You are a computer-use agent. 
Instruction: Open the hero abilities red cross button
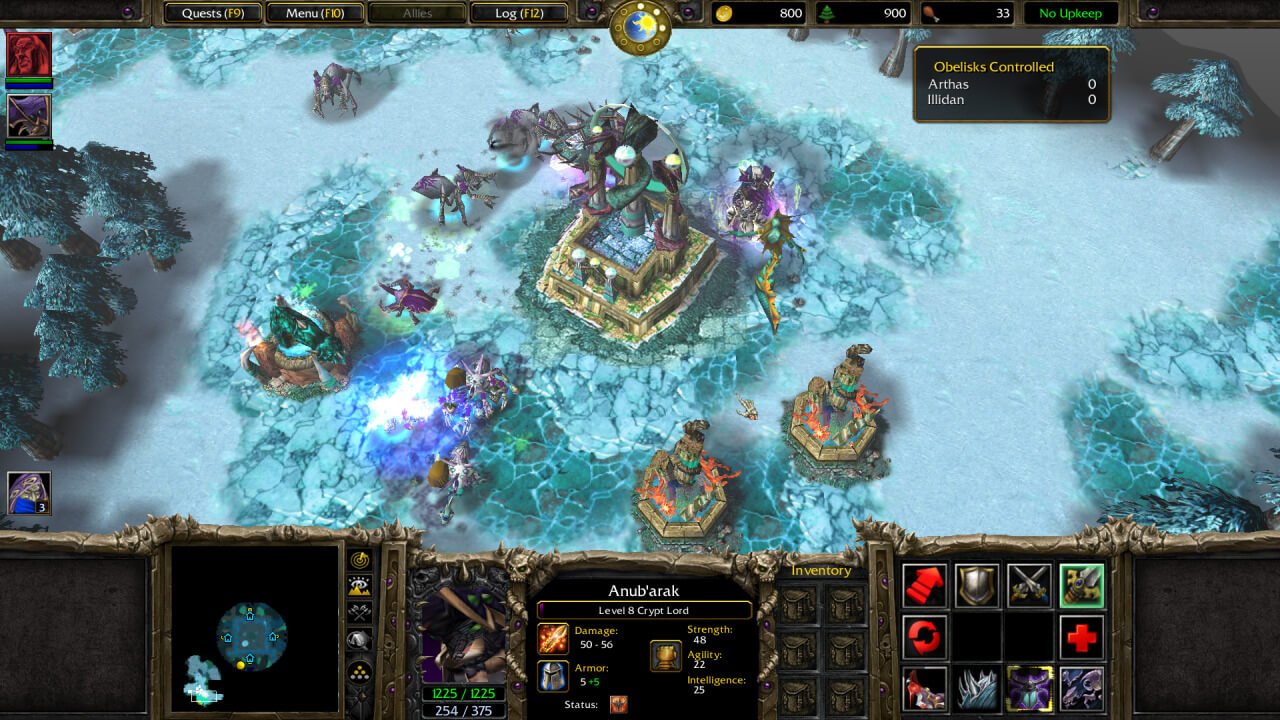click(1082, 637)
